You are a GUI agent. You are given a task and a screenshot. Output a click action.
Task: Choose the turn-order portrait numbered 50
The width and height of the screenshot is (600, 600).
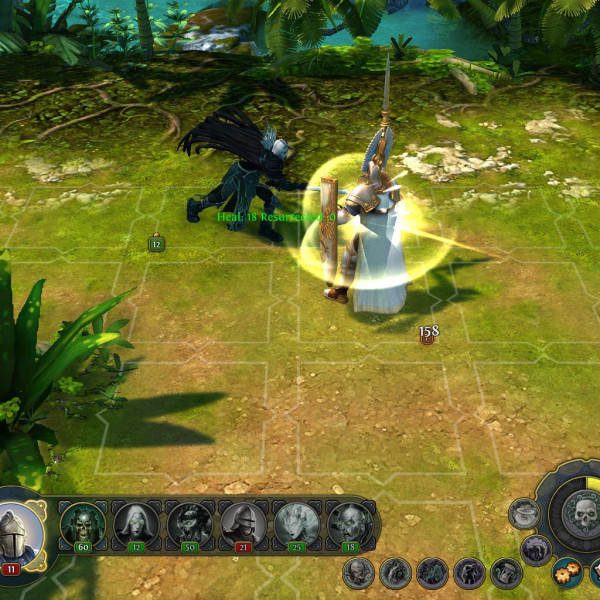point(189,523)
